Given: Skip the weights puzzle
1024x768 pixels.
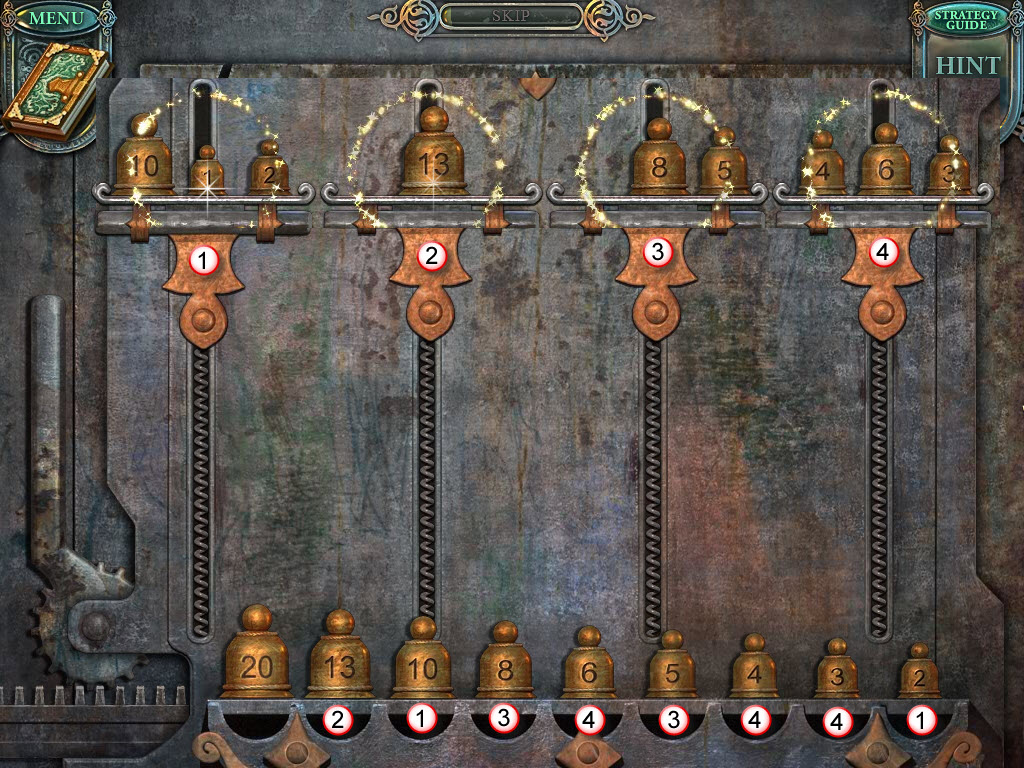Looking at the screenshot, I should pyautogui.click(x=510, y=17).
